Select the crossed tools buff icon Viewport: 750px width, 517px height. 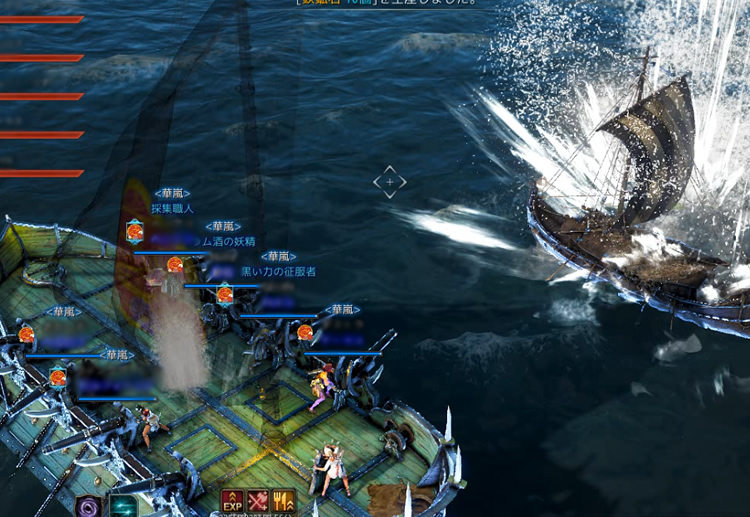258,502
